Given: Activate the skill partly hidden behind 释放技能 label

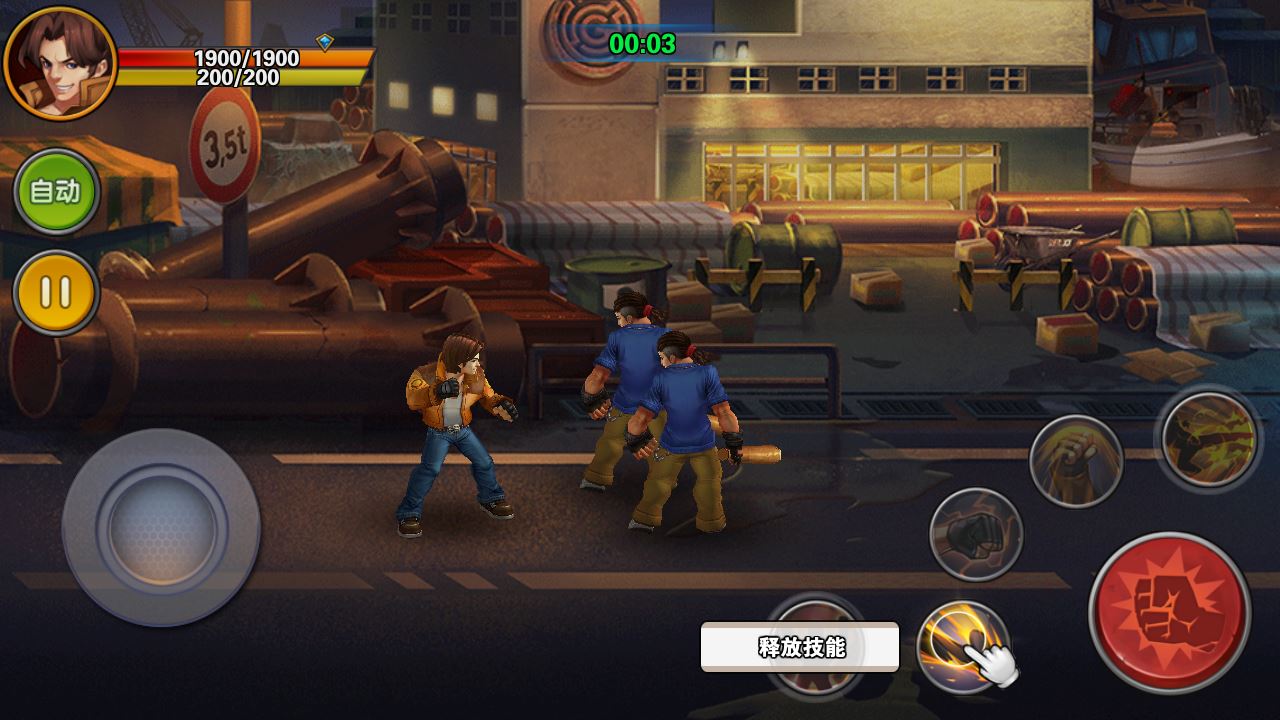Looking at the screenshot, I should (x=818, y=680).
